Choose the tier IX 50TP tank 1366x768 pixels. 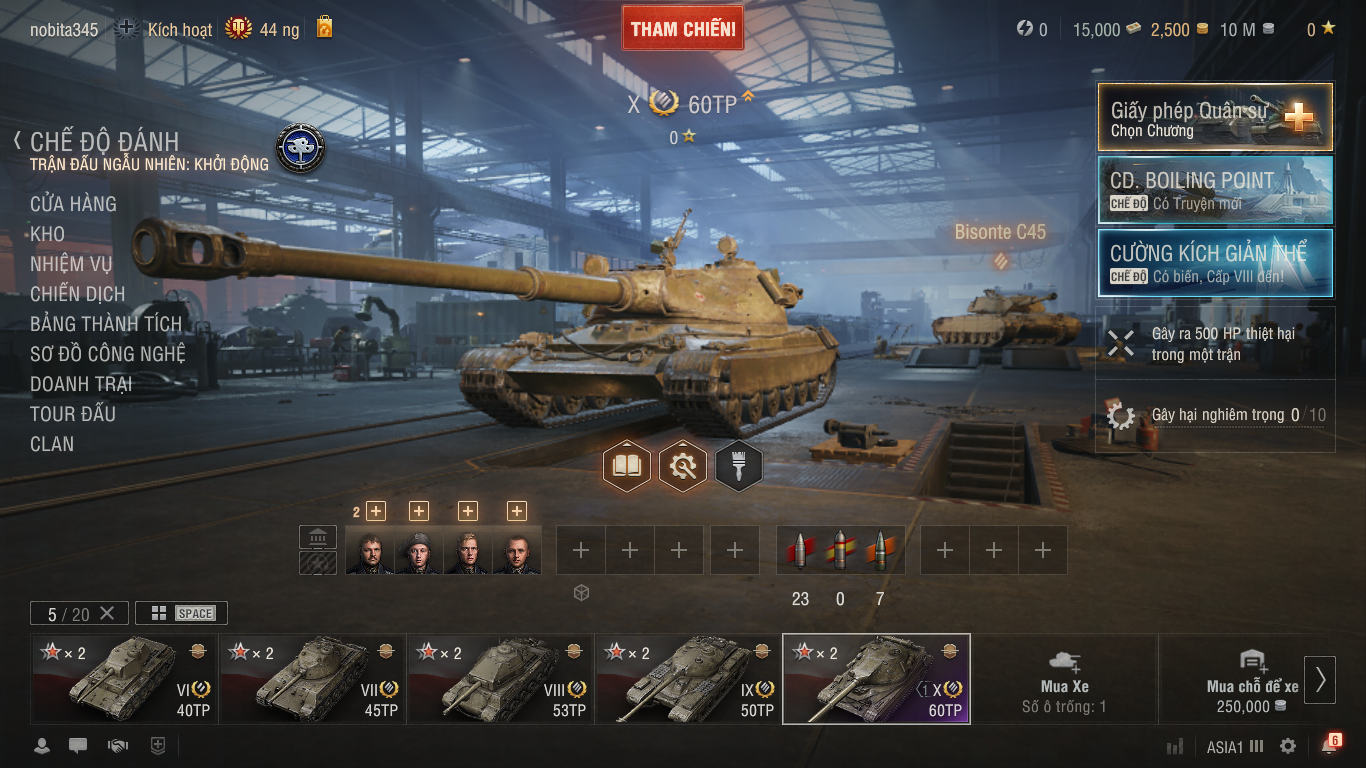coord(688,678)
